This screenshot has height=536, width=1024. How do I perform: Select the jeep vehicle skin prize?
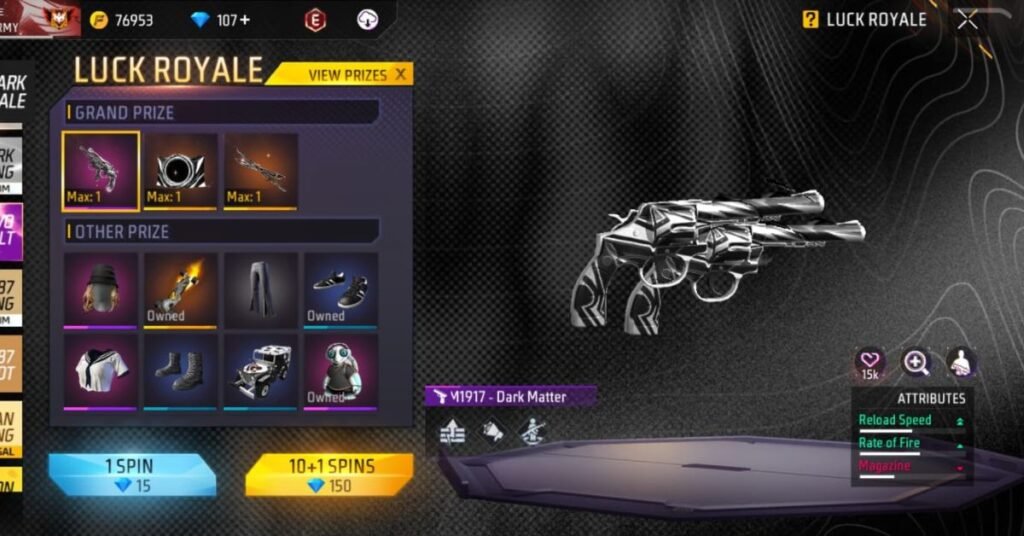(261, 370)
